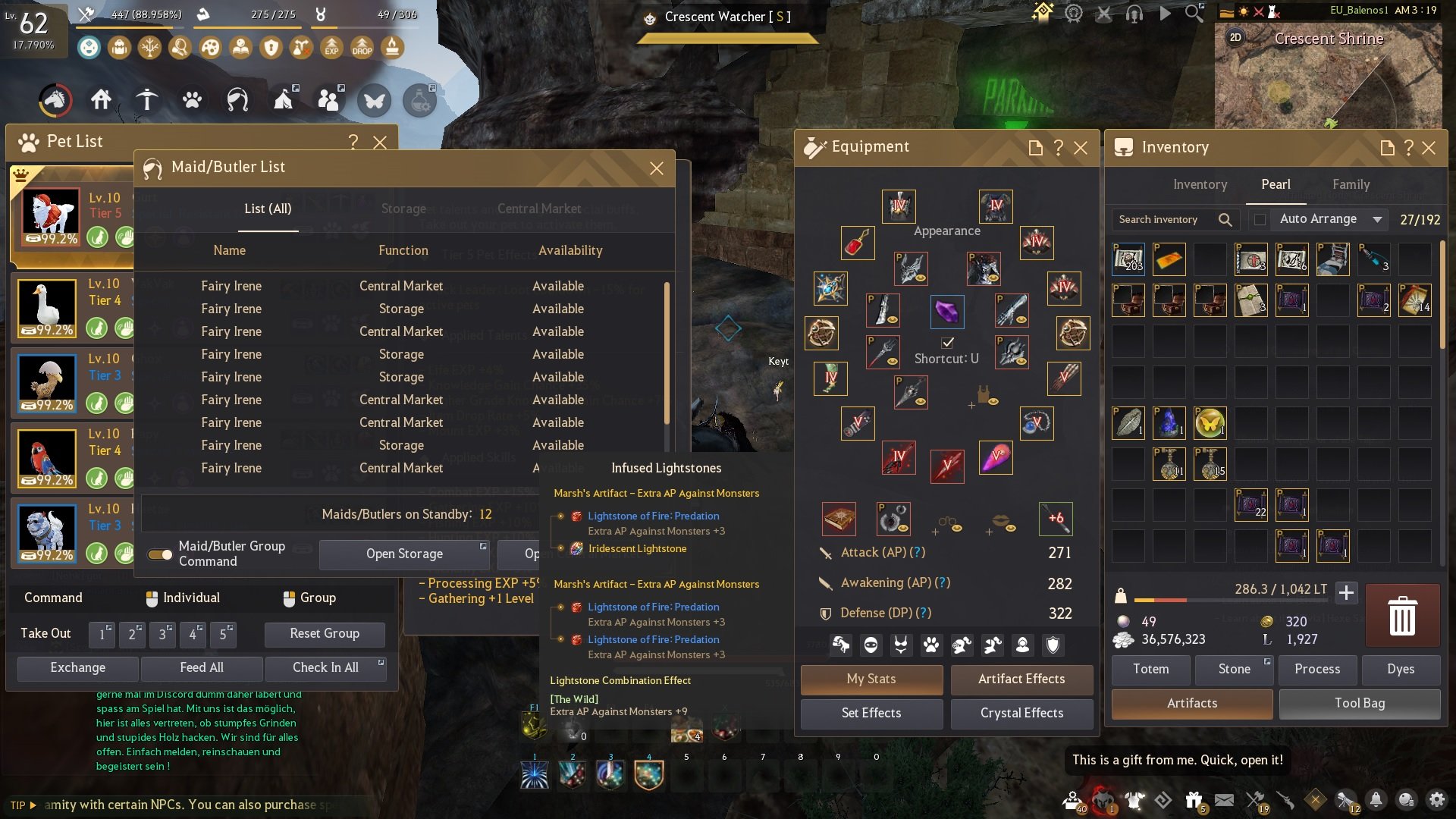Switch to the Storage tab in Maid list
This screenshot has height=819, width=1456.
(x=403, y=209)
